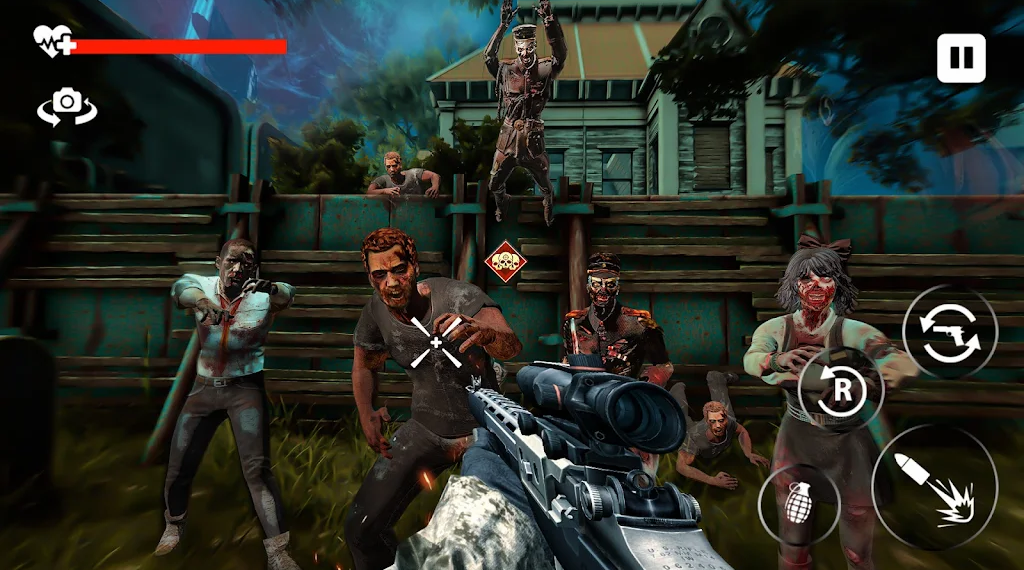Swap to another weapon
The image size is (1024, 570).
coord(950,332)
